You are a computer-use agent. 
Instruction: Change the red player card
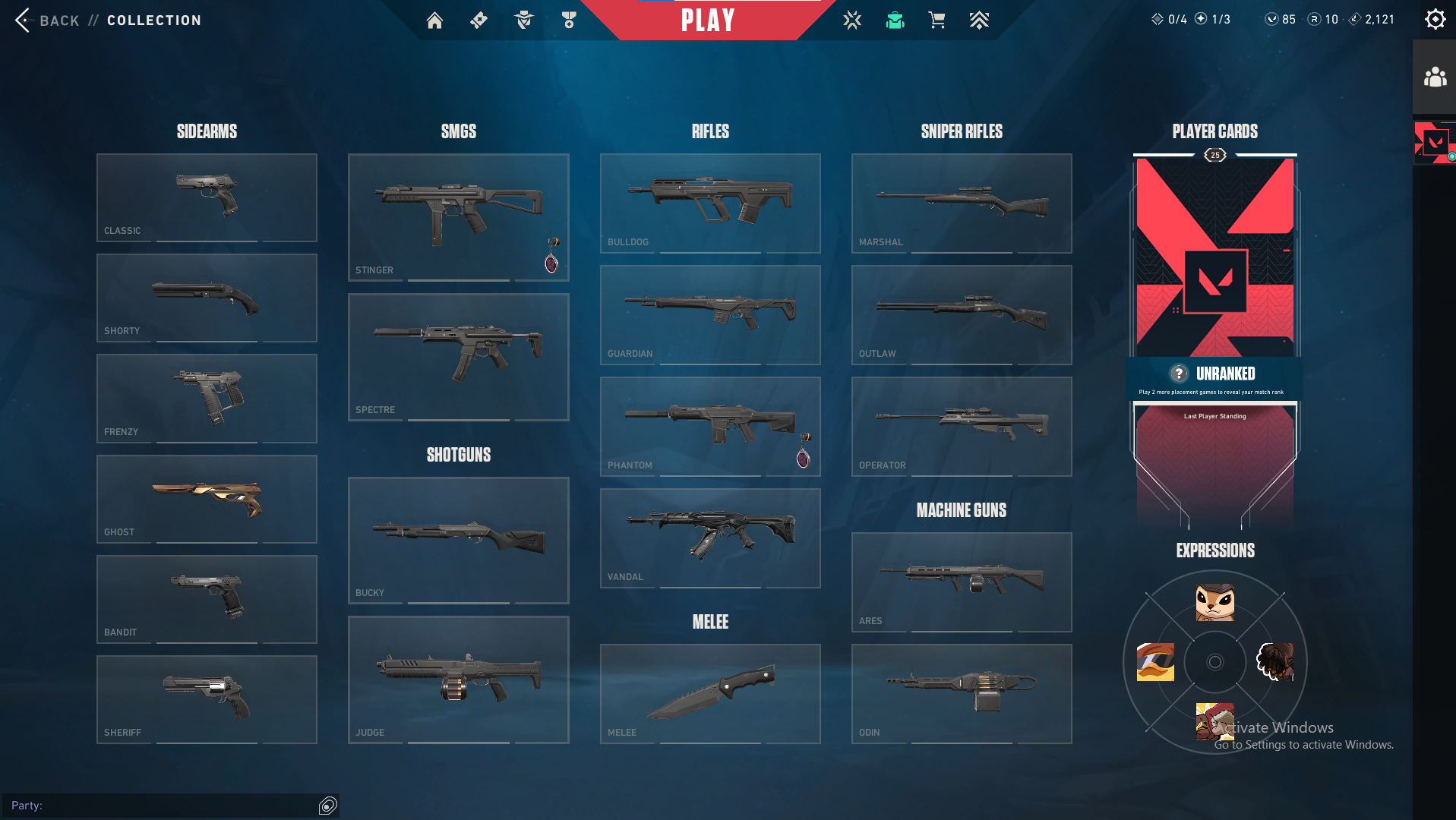tap(1214, 258)
